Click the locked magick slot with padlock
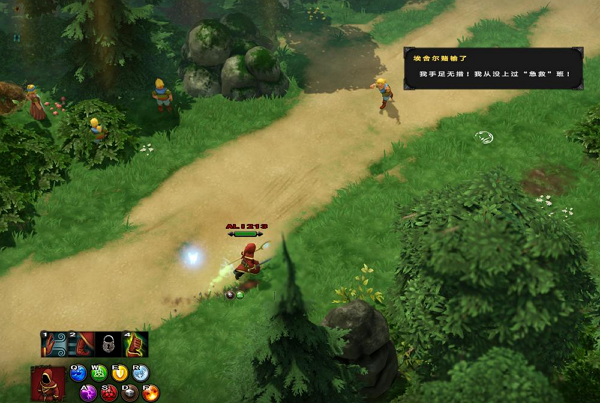600x403 pixels. click(108, 345)
